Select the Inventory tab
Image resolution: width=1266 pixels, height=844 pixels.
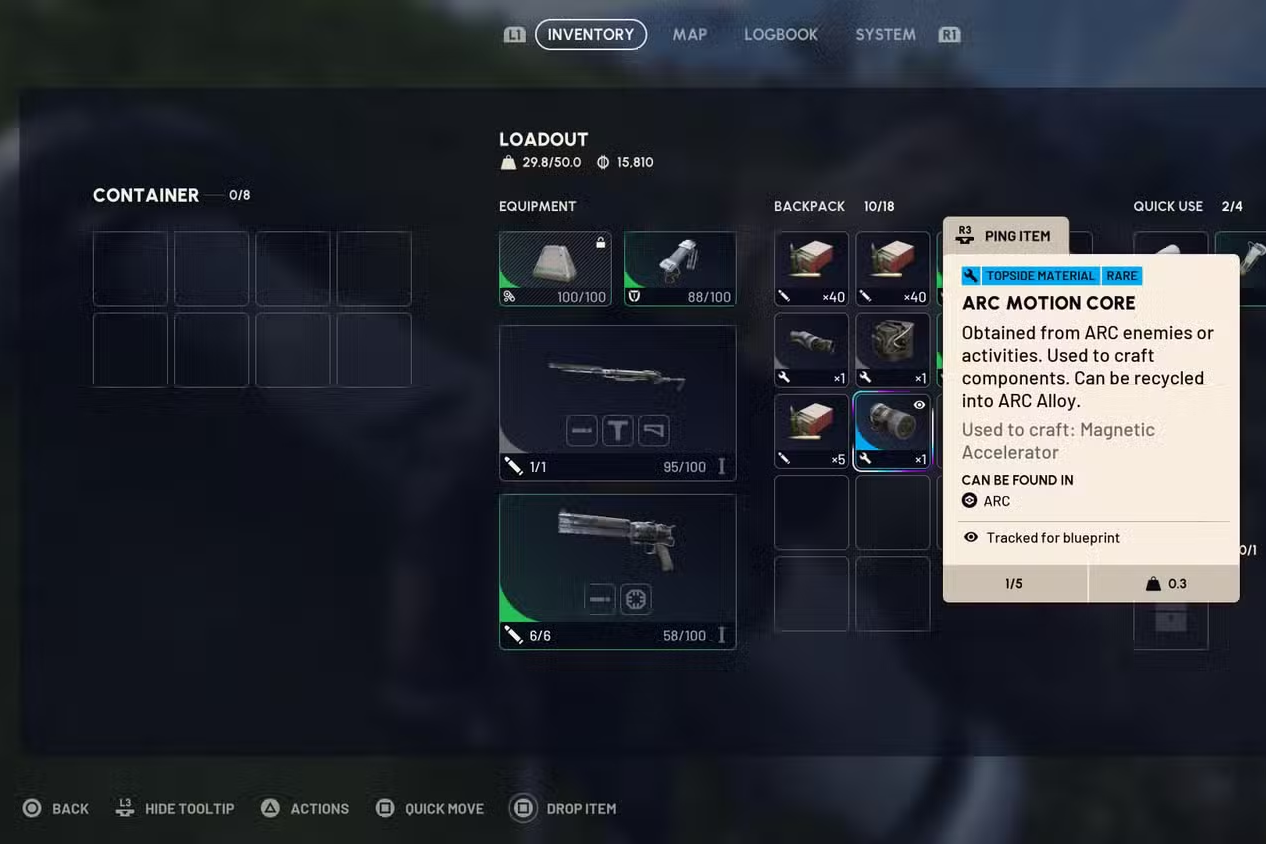point(590,34)
